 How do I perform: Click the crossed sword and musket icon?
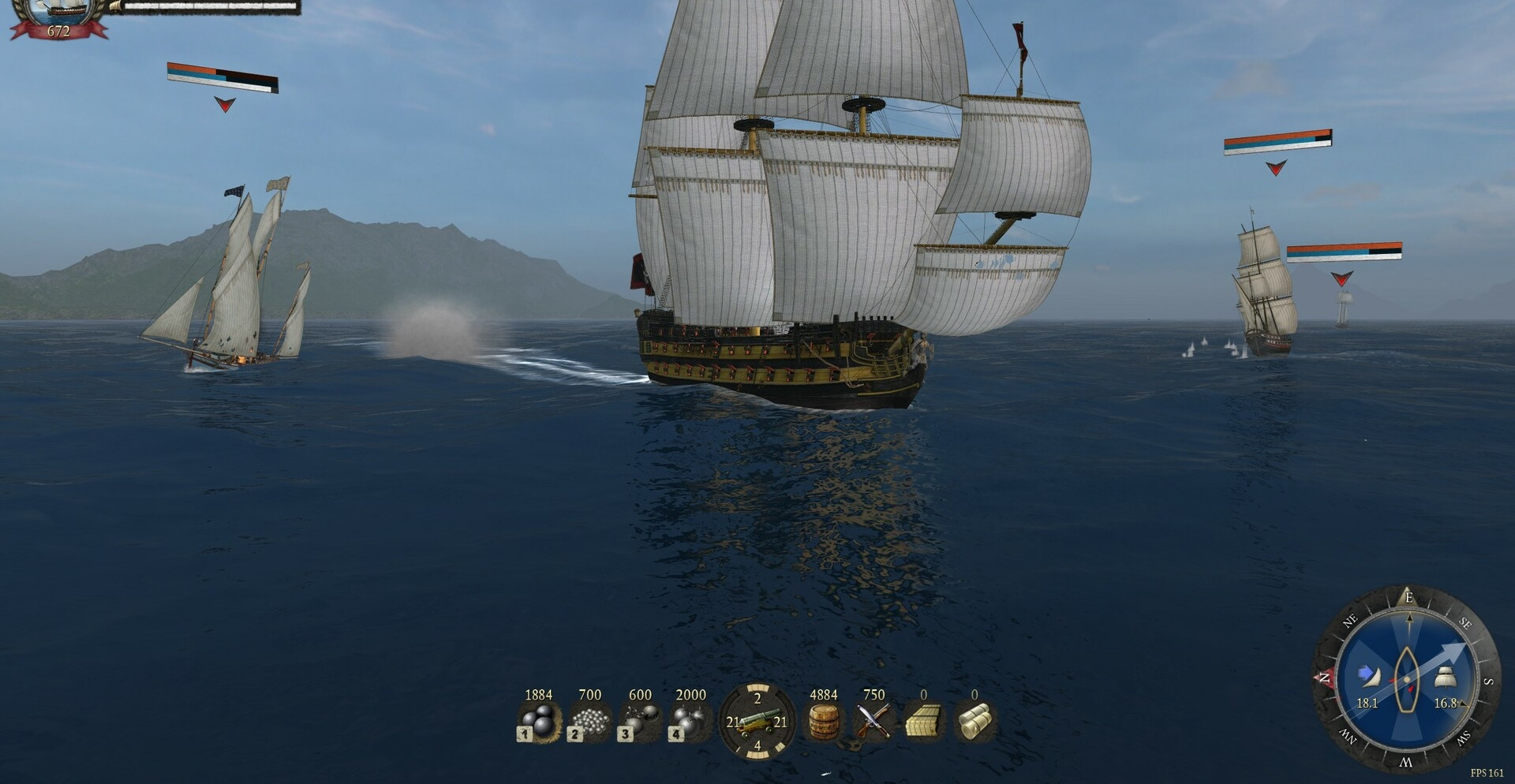coord(873,721)
